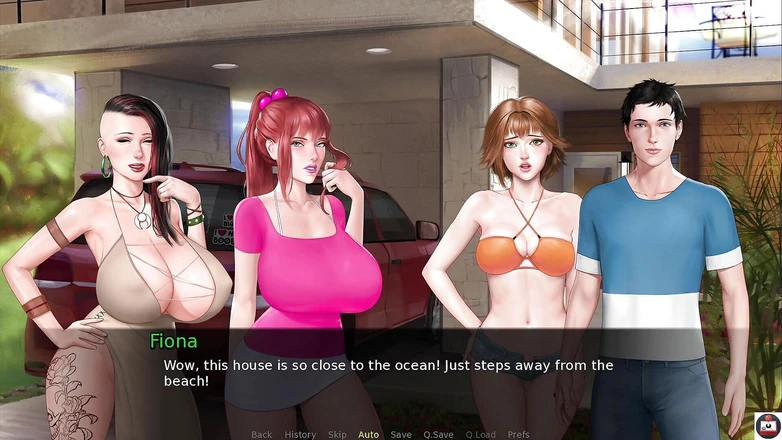
Task: Toggle the Auto advance mode
Action: 369,434
